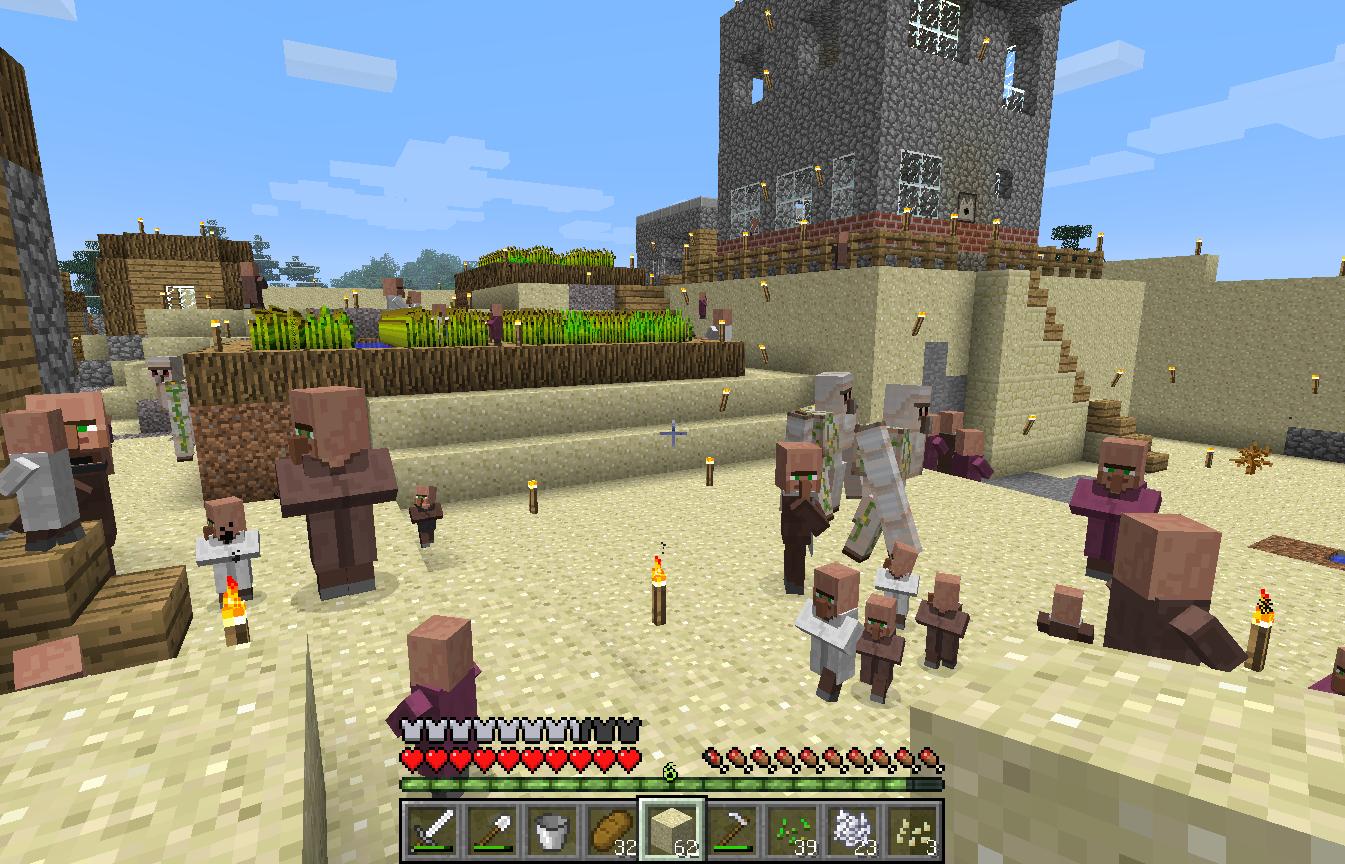Select the sand block stack slot
1345x864 pixels.
(672, 829)
